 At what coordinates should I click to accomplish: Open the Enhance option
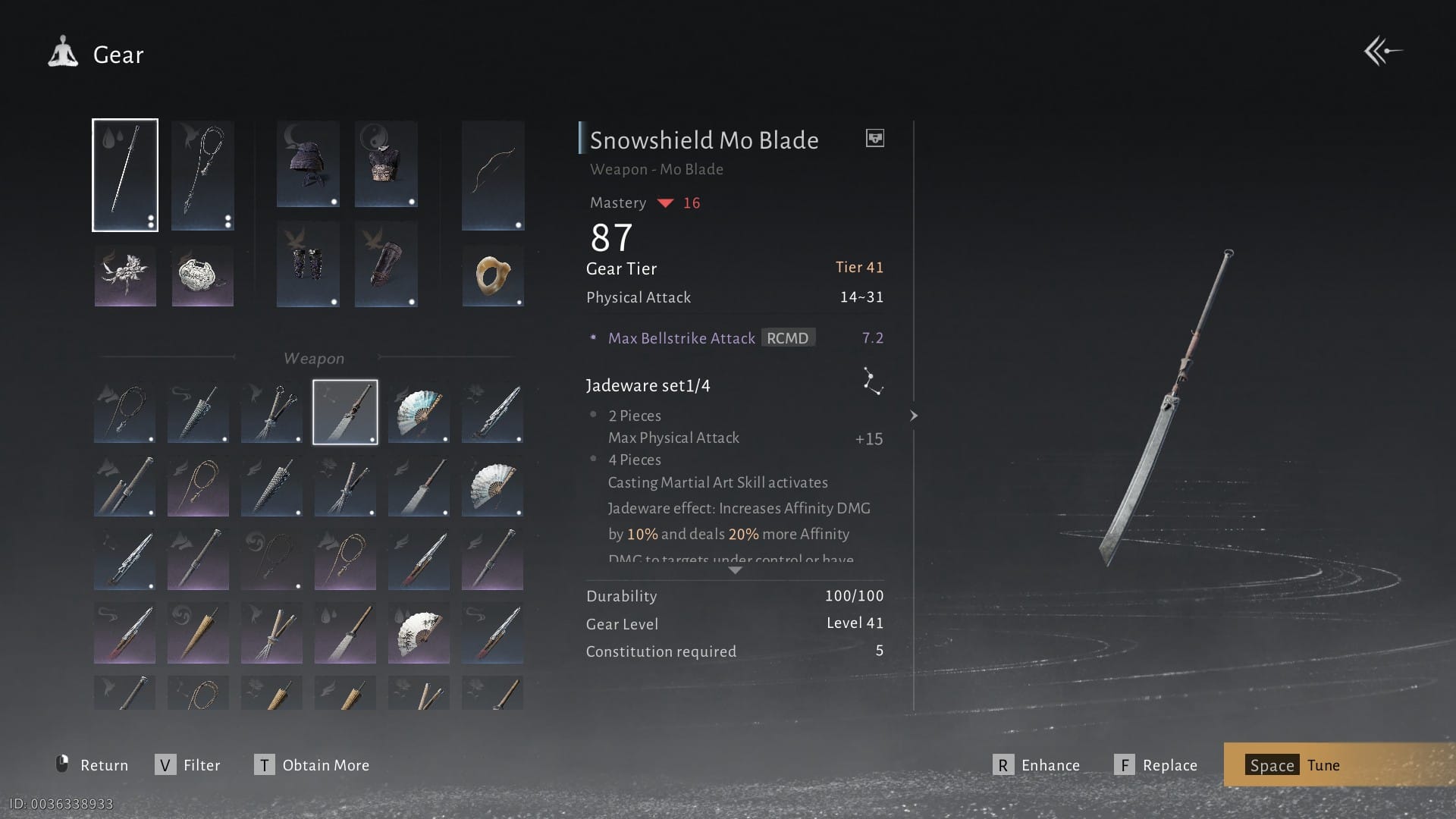pos(1037,765)
